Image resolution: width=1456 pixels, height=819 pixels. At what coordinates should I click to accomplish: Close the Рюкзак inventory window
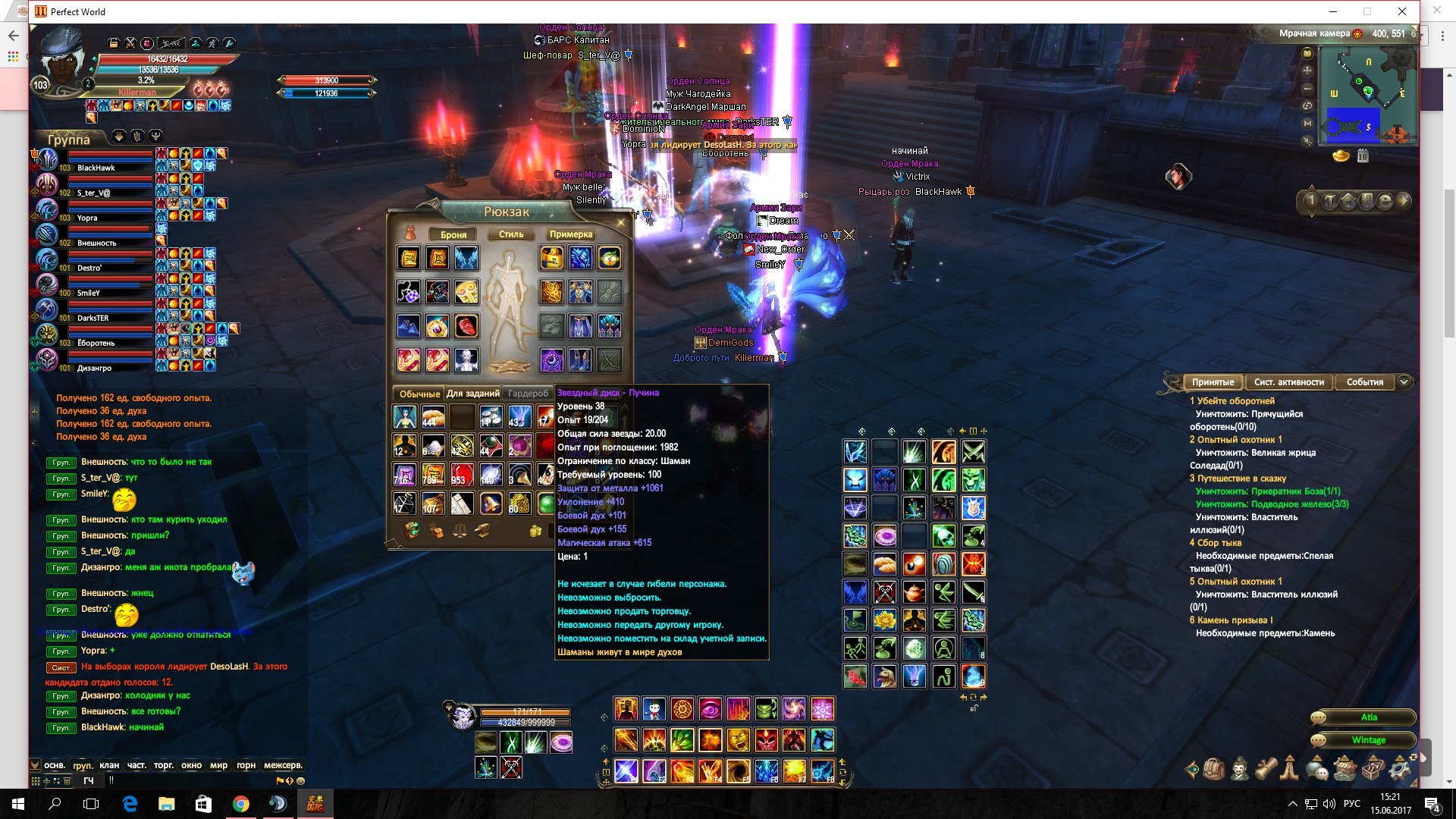pyautogui.click(x=621, y=222)
